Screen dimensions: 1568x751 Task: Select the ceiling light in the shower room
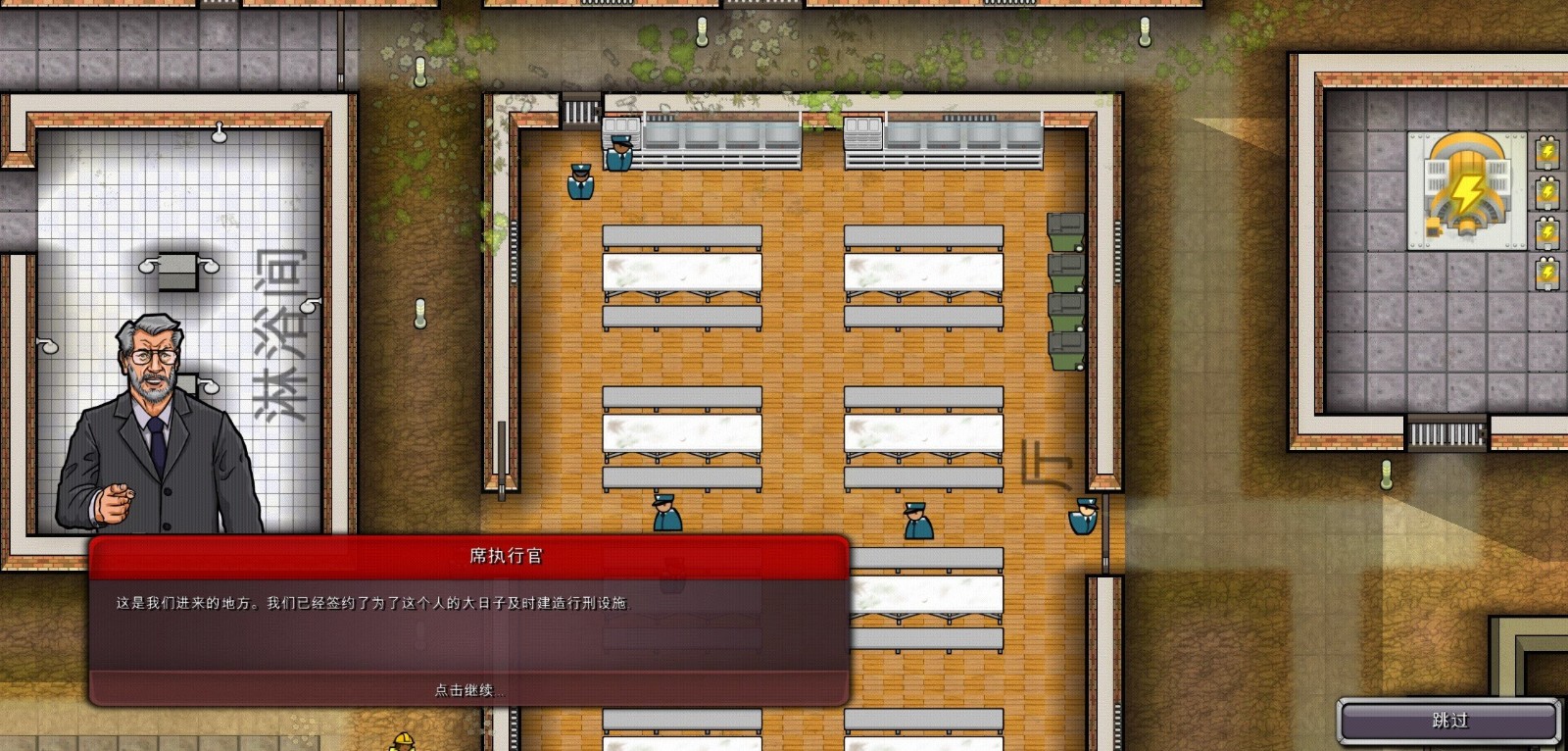click(x=219, y=135)
